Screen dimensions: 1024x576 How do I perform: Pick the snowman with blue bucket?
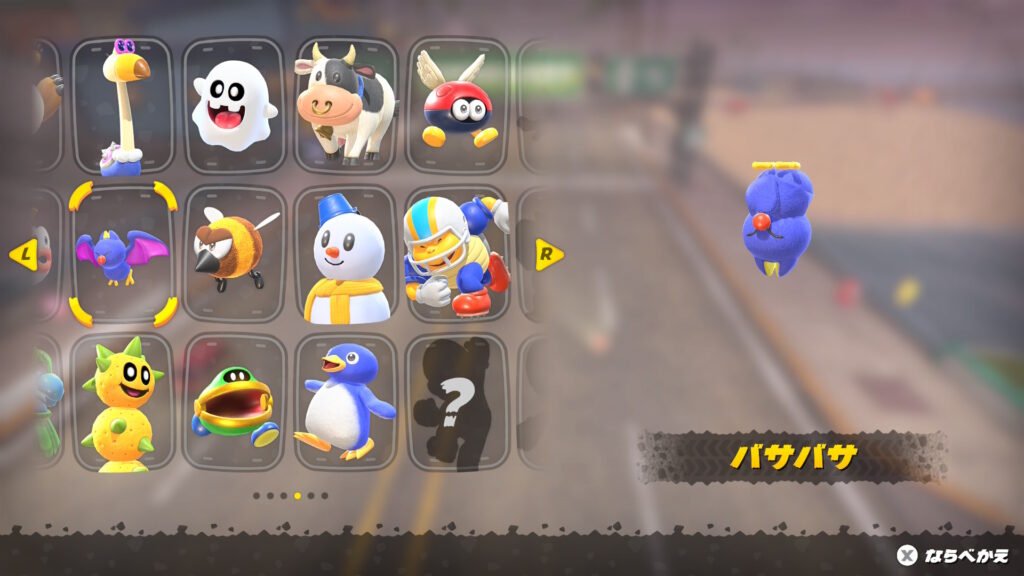tap(345, 254)
